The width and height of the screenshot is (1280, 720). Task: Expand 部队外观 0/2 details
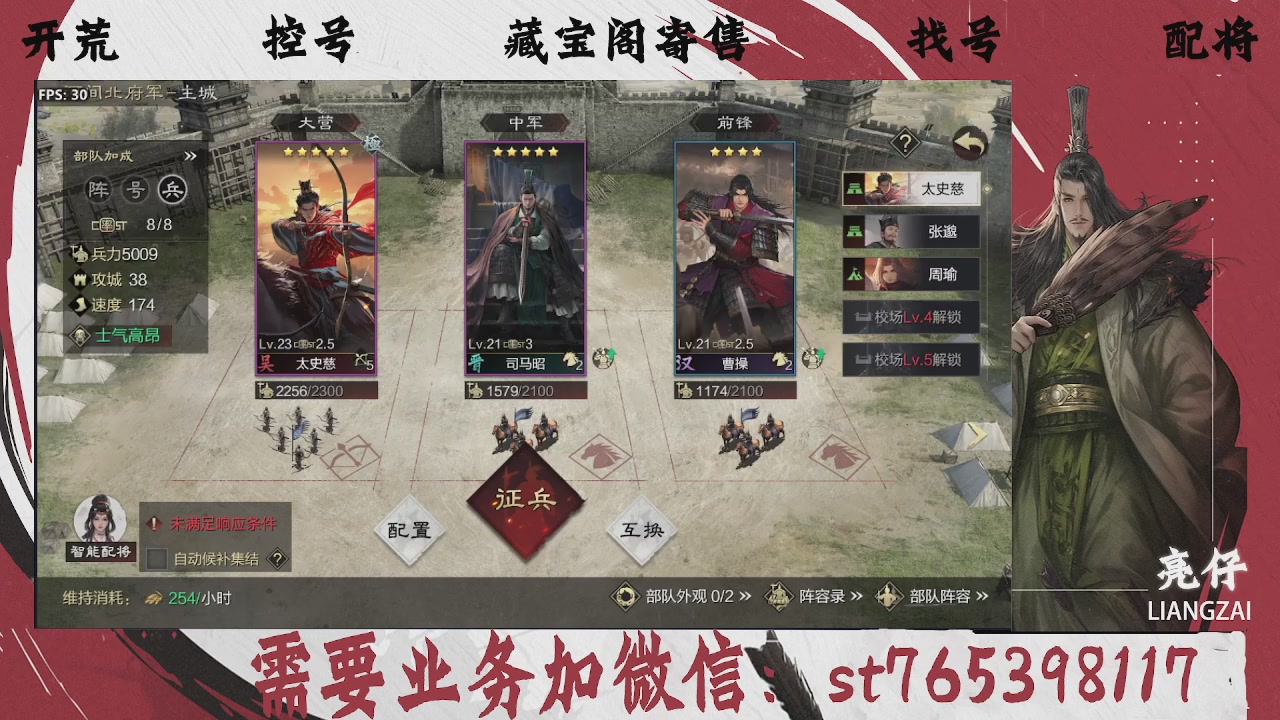pos(746,595)
